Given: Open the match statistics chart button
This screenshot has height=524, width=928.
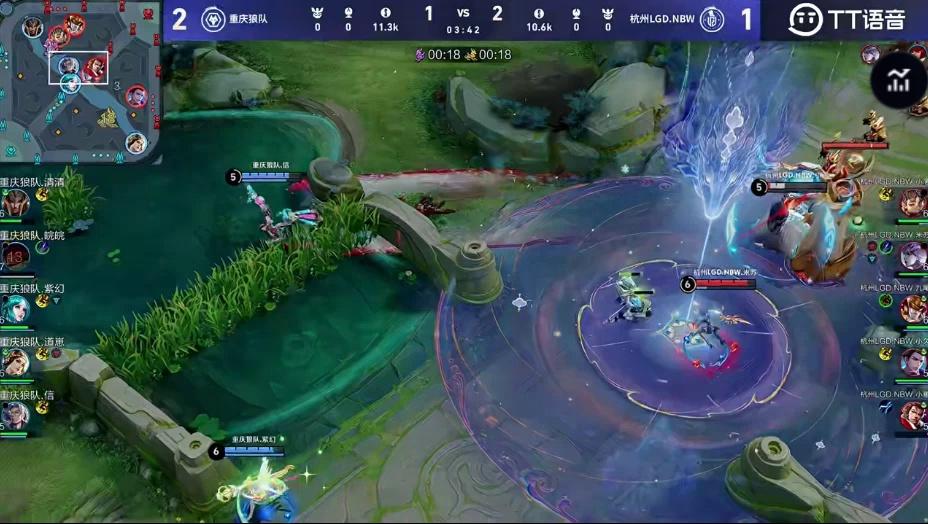Looking at the screenshot, I should tap(898, 80).
